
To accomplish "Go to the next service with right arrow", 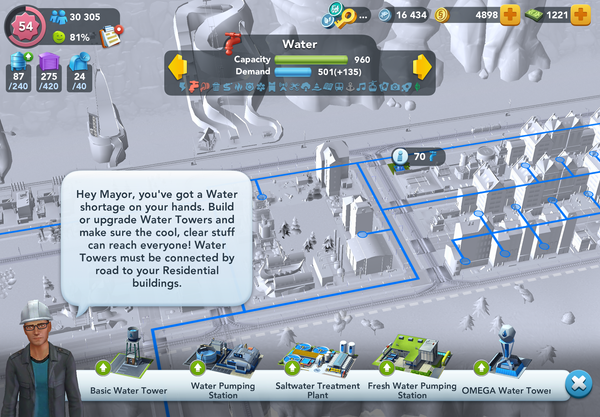I will (x=422, y=68).
